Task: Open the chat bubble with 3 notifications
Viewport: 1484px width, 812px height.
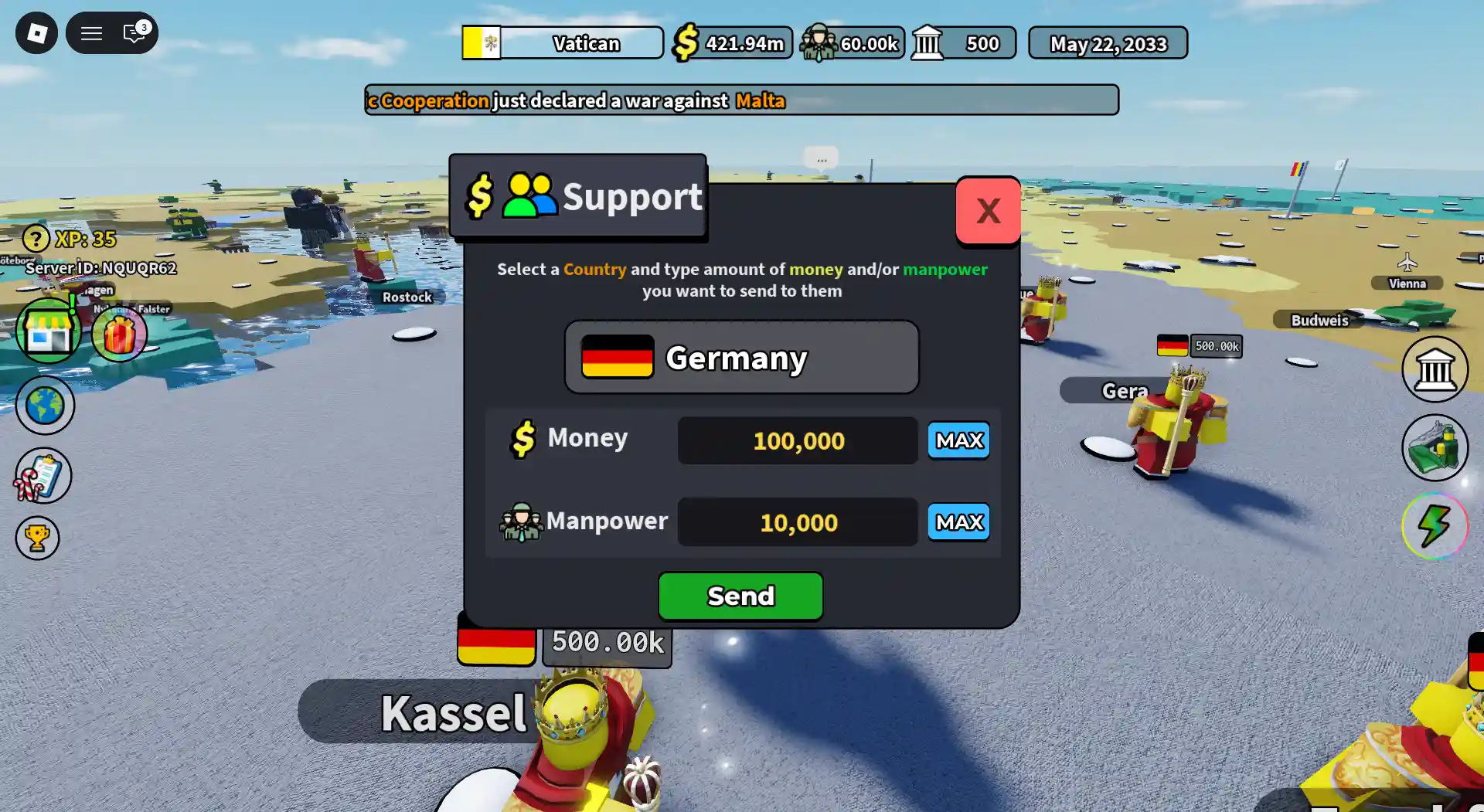Action: pyautogui.click(x=133, y=34)
